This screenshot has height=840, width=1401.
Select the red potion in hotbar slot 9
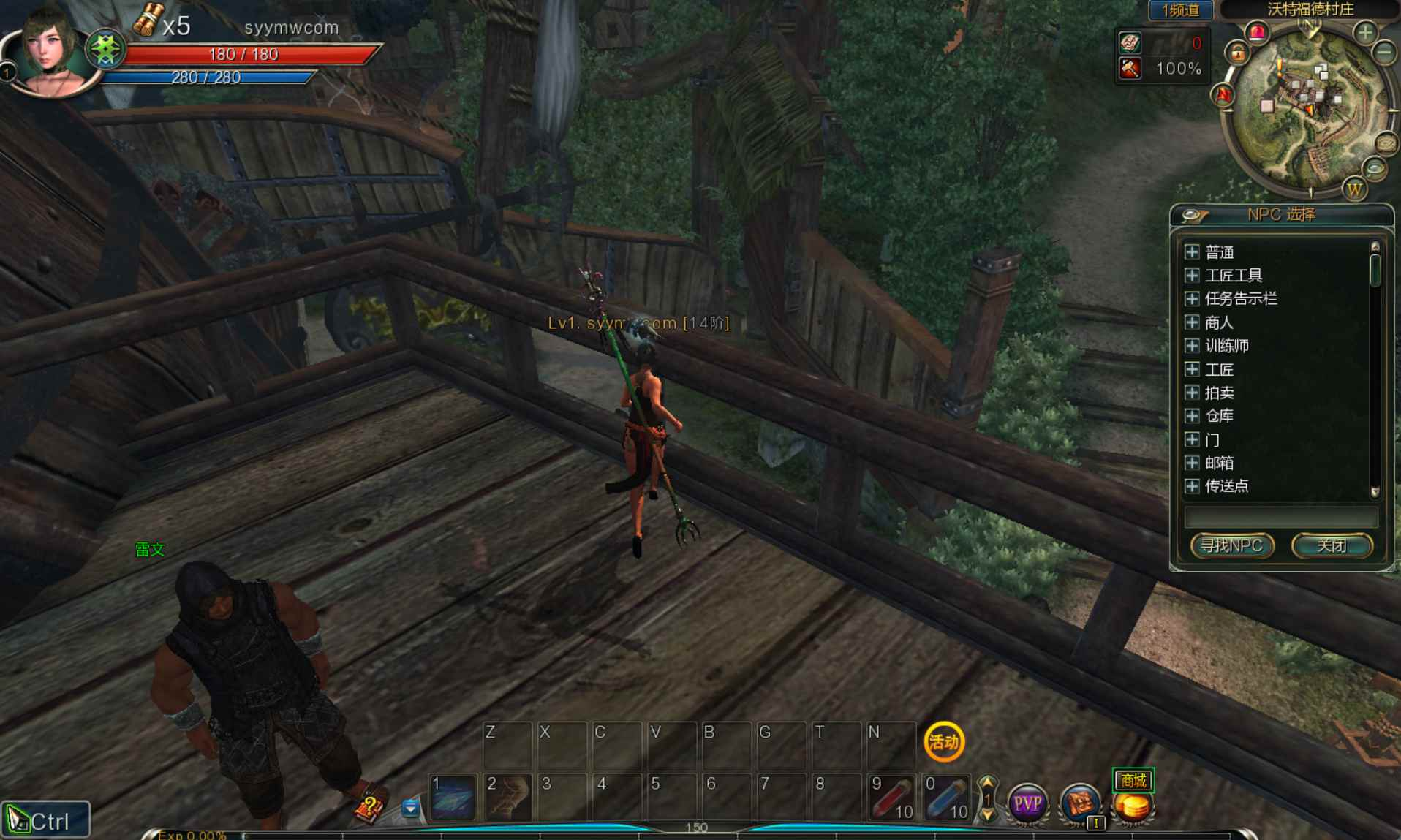[891, 797]
